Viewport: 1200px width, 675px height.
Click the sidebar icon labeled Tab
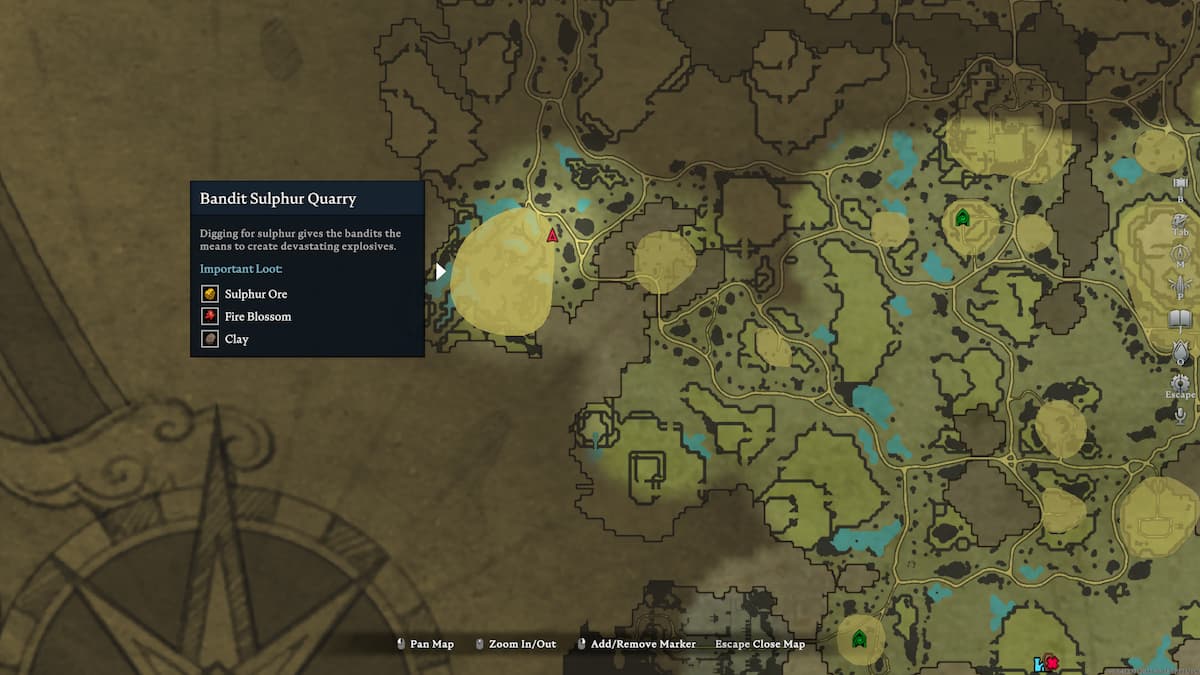[x=1180, y=218]
